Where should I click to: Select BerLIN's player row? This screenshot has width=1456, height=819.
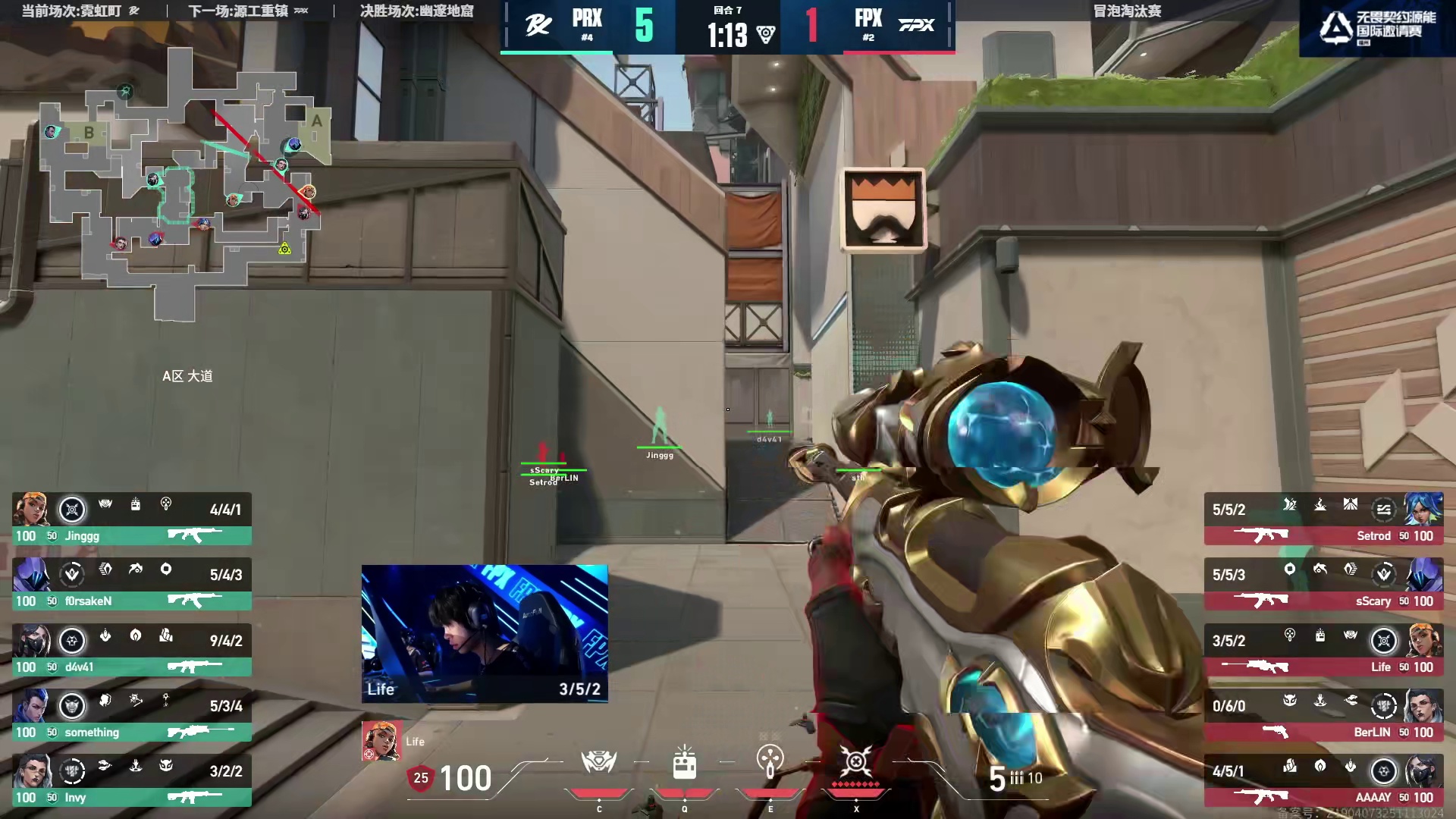1323,716
